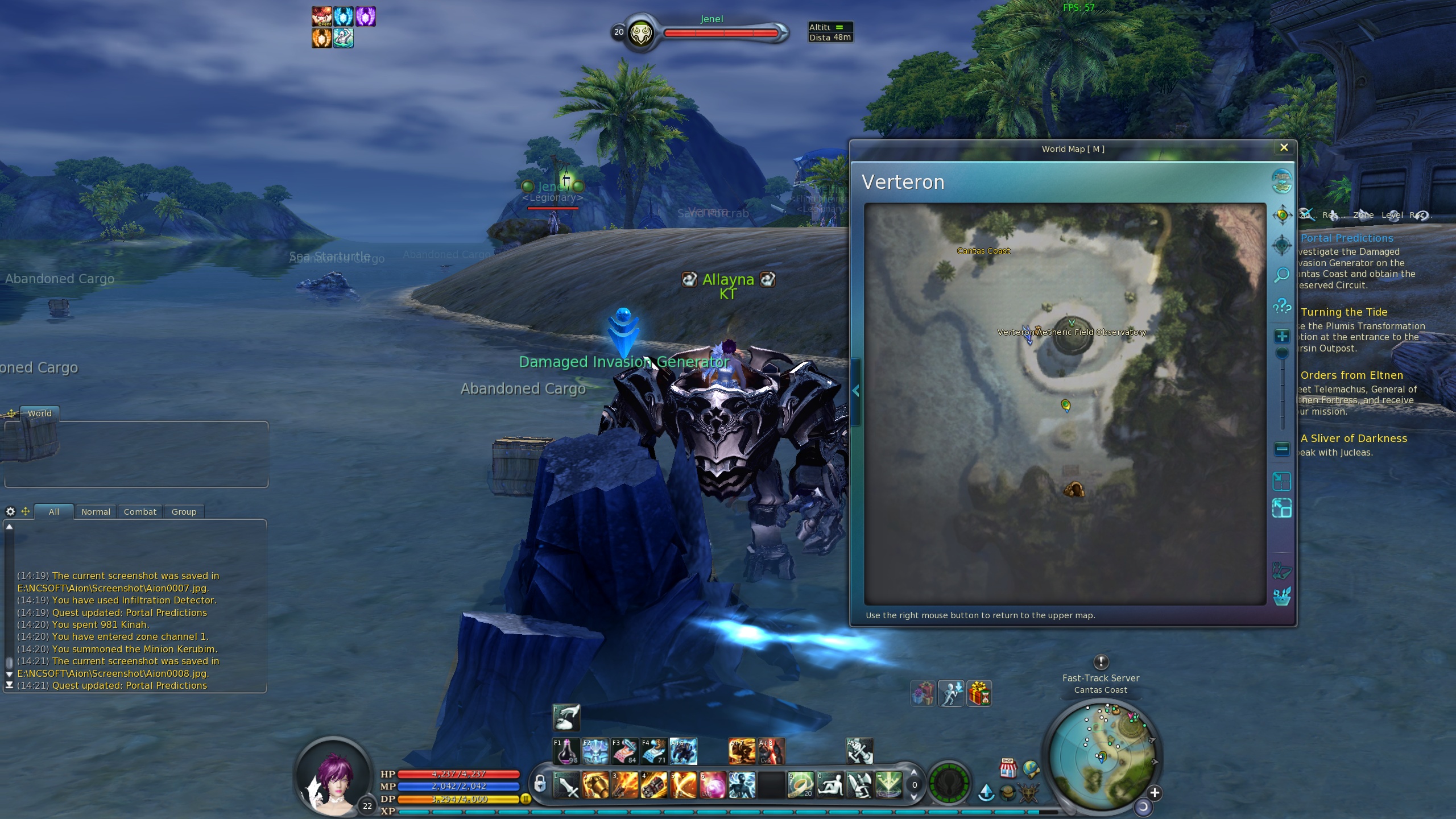This screenshot has width=1456, height=819.
Task: Click the minimap plus button
Action: click(x=1154, y=793)
